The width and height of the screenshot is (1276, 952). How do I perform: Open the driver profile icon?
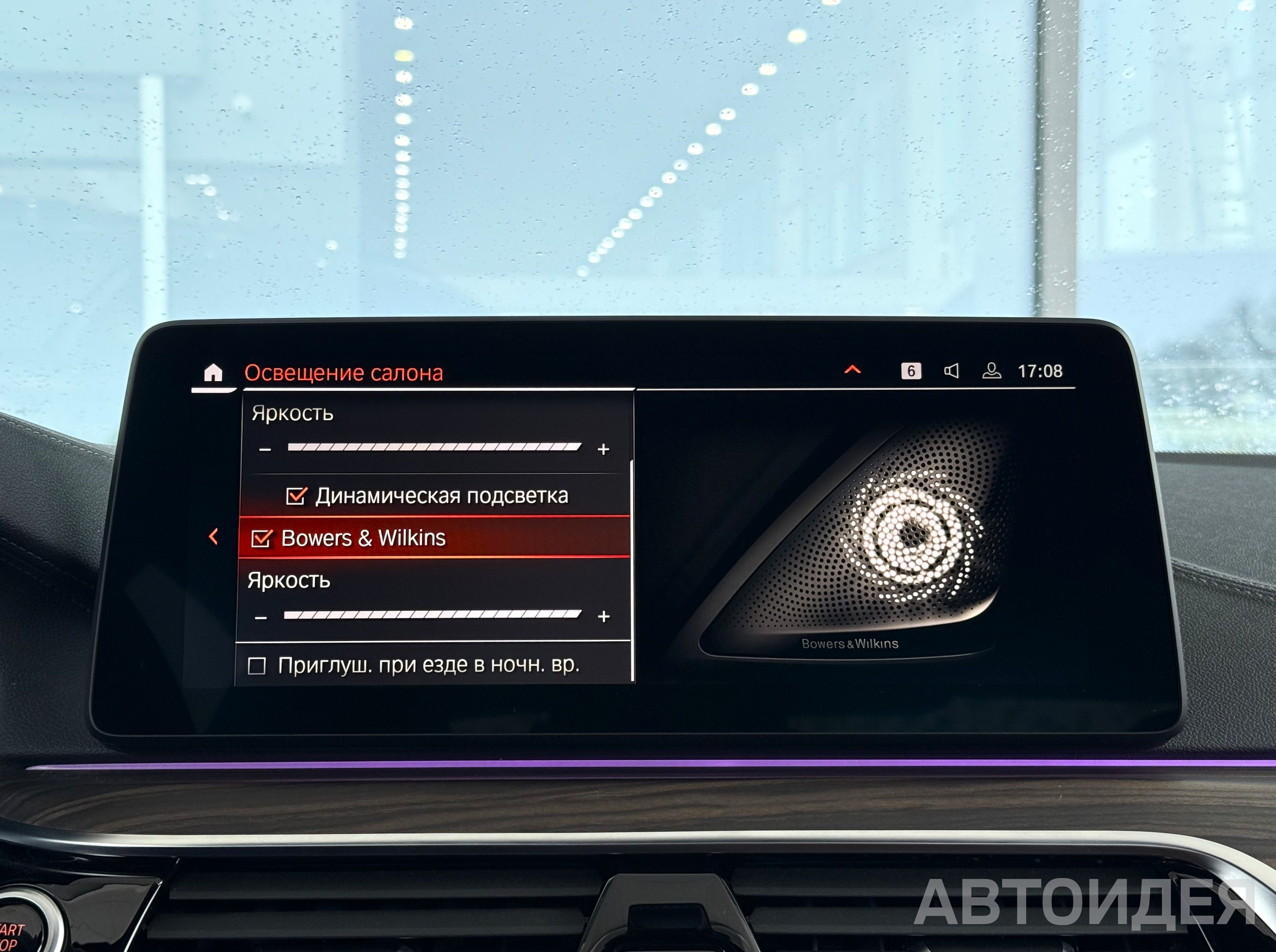click(991, 371)
